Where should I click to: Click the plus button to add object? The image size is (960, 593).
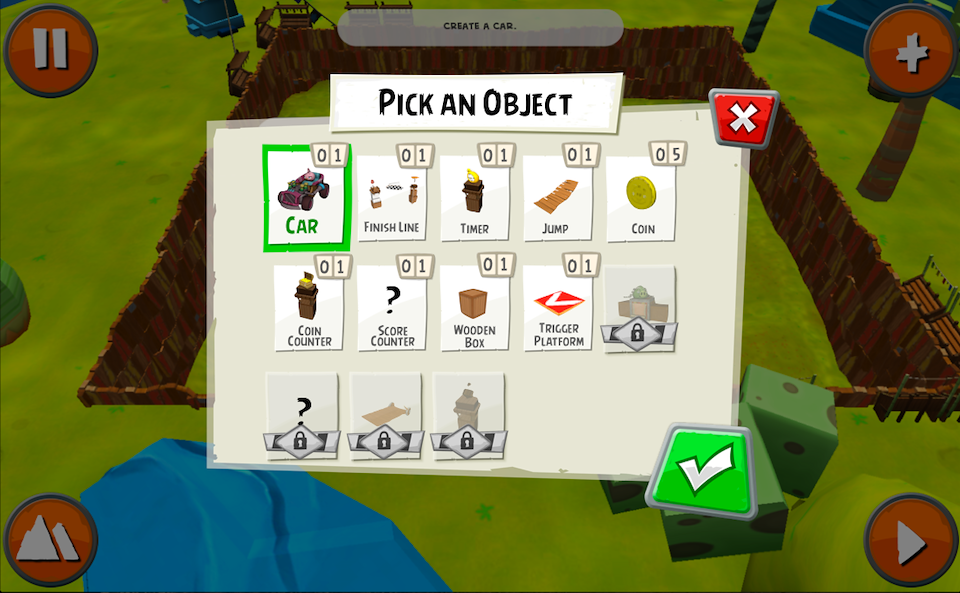coord(911,52)
